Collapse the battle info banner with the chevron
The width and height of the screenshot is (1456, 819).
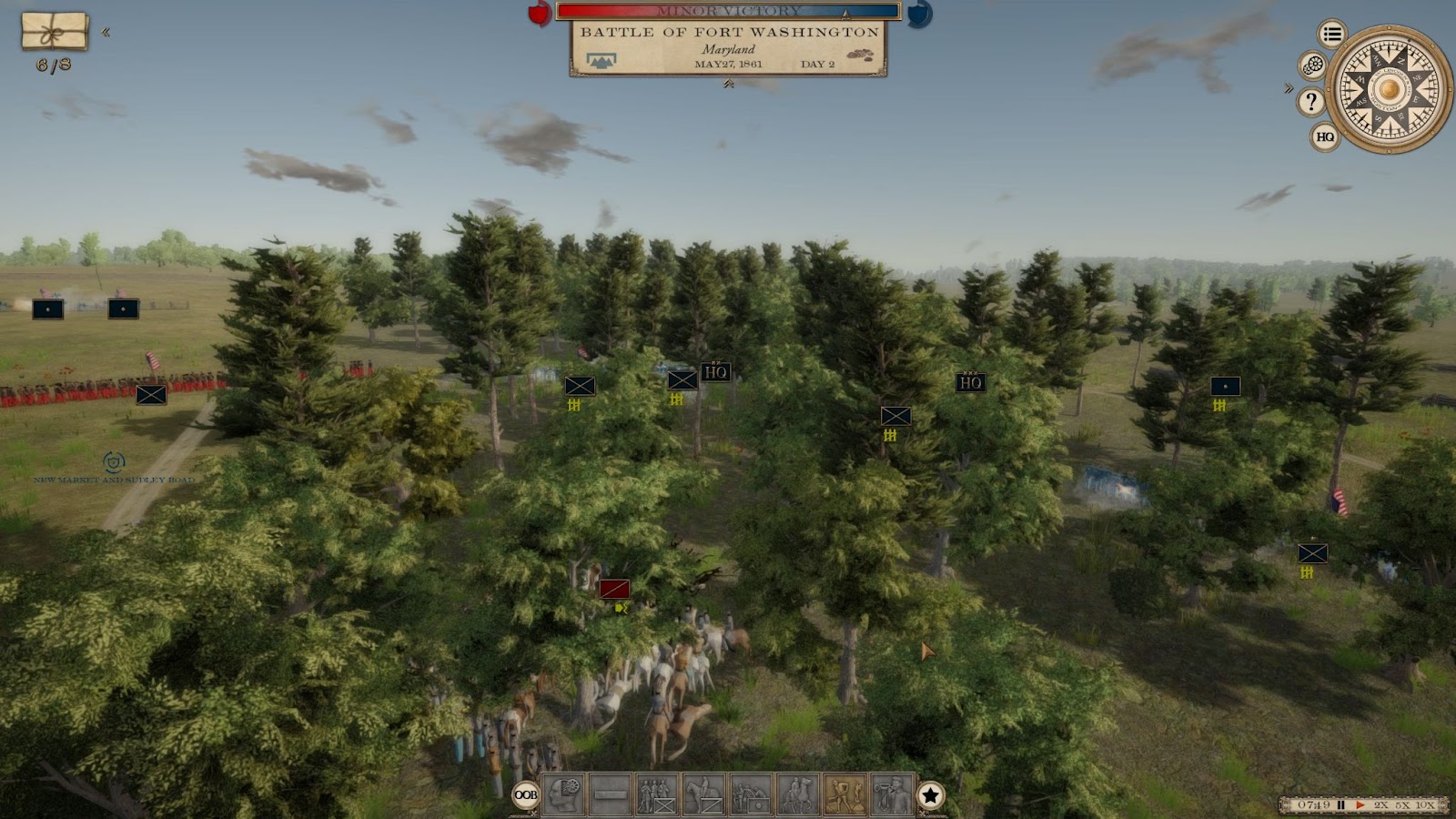[728, 84]
